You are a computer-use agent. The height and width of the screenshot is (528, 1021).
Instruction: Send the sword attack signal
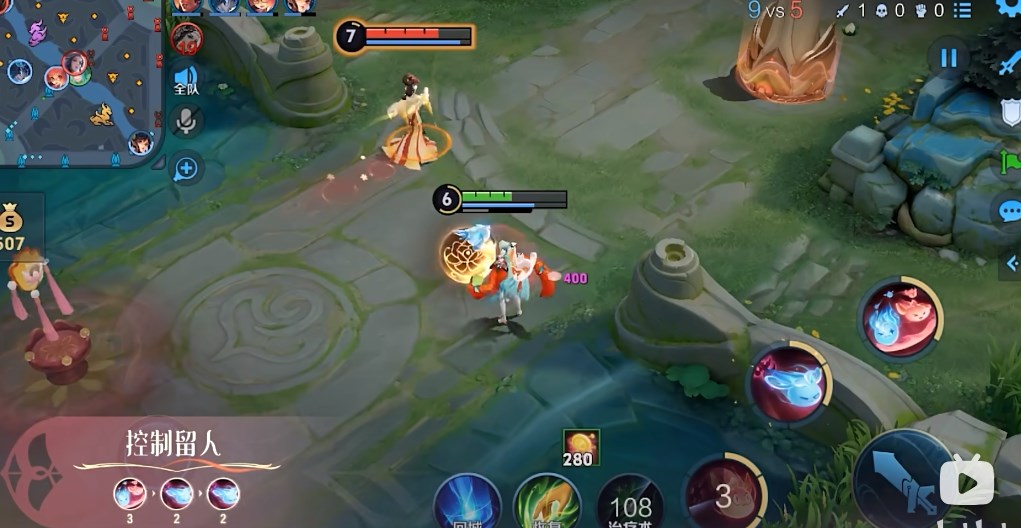pos(1008,62)
